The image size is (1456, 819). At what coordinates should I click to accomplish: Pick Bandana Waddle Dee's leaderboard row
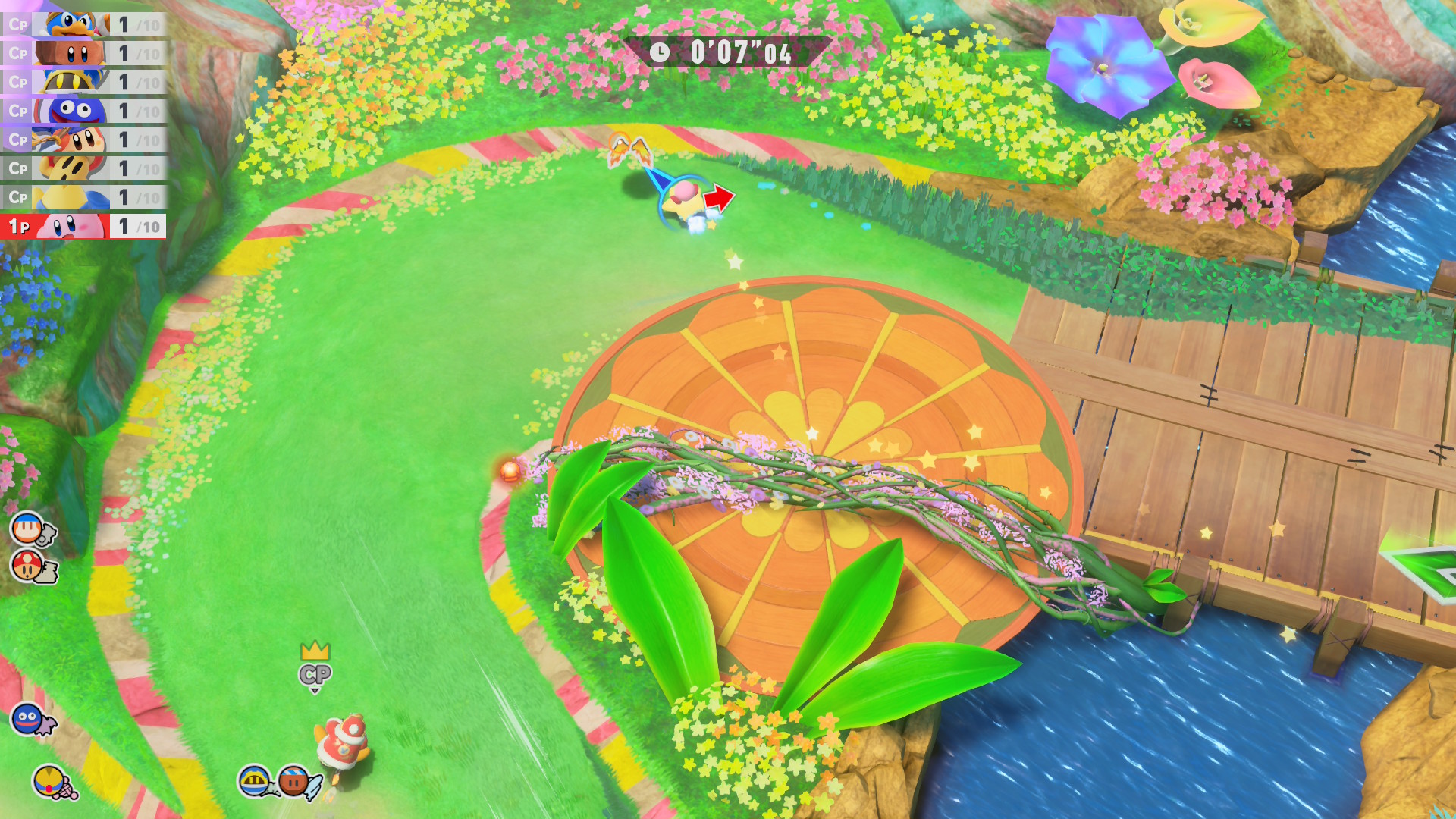pyautogui.click(x=83, y=140)
